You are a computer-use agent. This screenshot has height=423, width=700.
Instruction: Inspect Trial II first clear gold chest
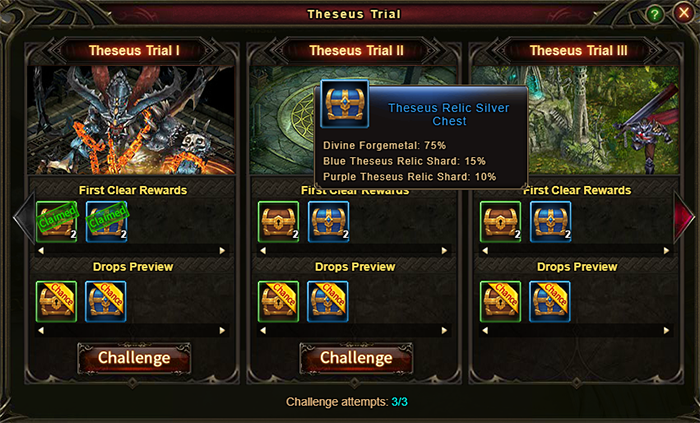click(278, 222)
